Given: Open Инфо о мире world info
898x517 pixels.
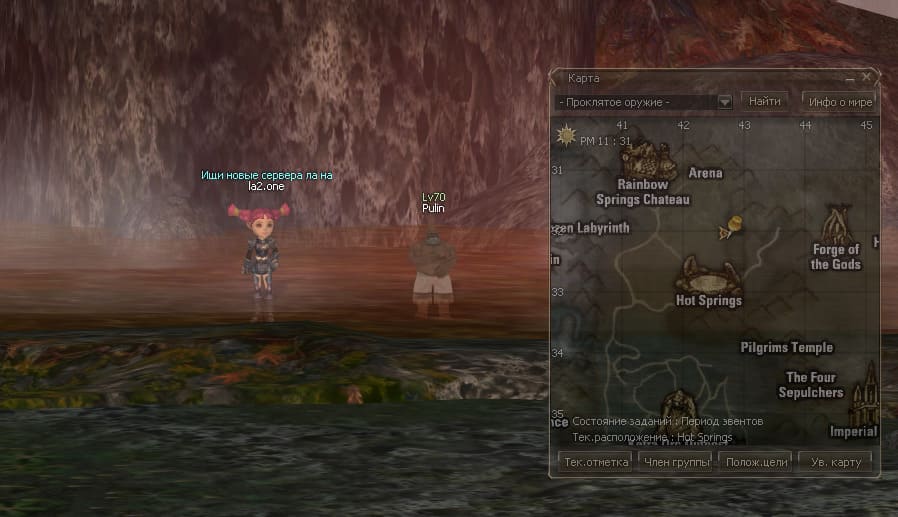Looking at the screenshot, I should coord(840,101).
